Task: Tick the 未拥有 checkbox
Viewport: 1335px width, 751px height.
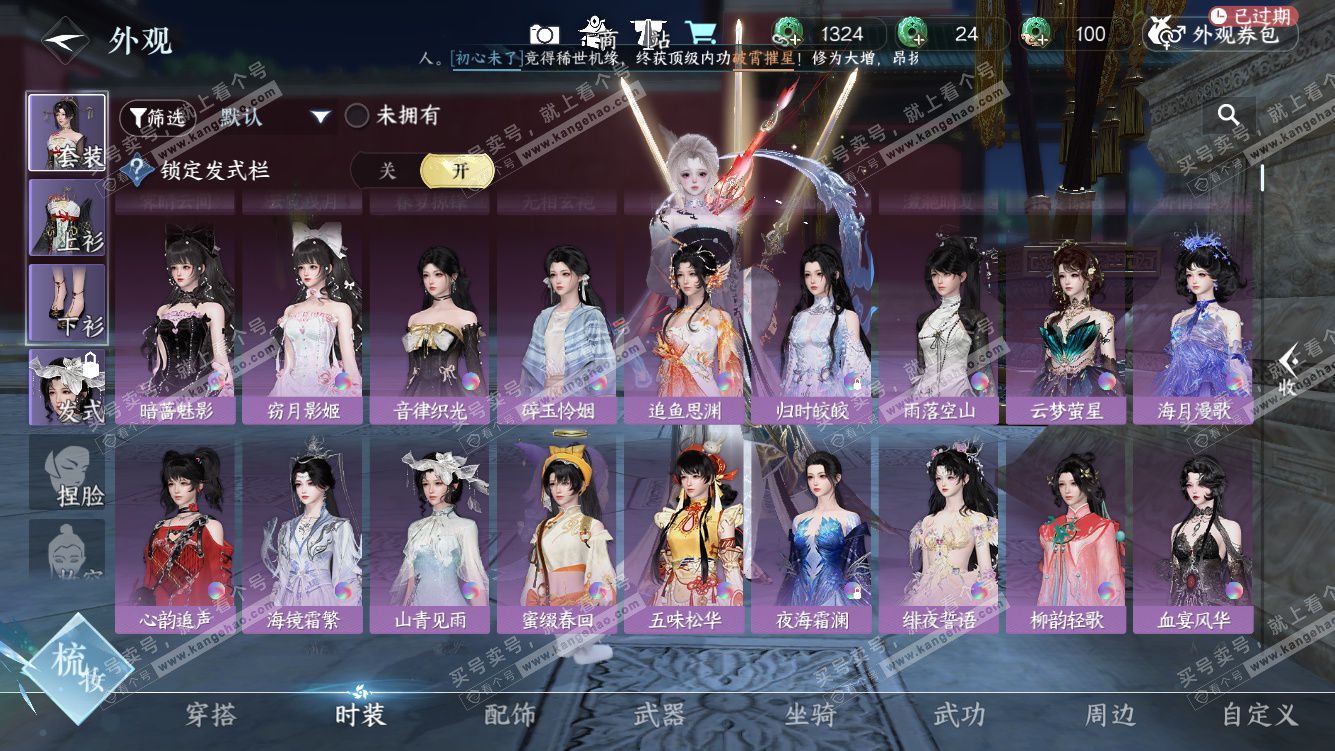Action: (x=357, y=116)
